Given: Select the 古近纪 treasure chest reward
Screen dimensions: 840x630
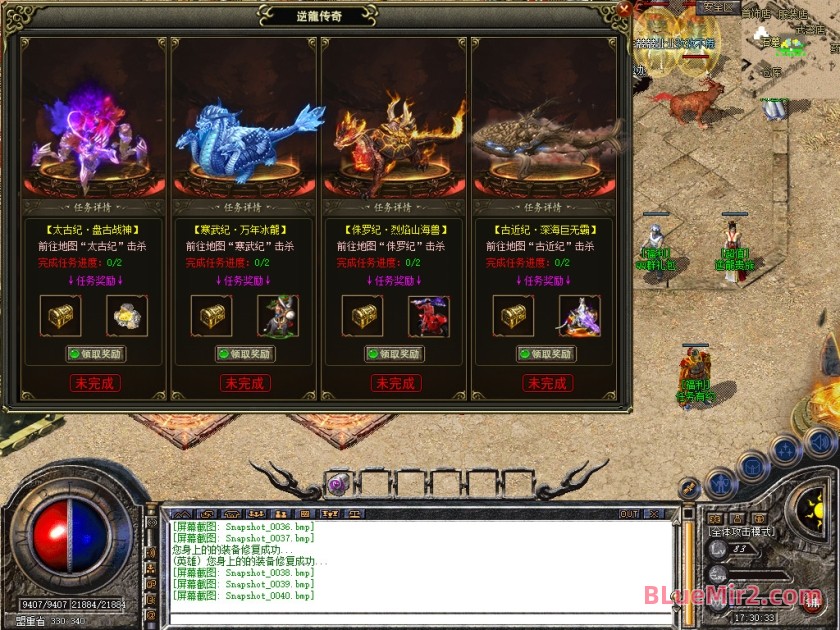Looking at the screenshot, I should 513,316.
